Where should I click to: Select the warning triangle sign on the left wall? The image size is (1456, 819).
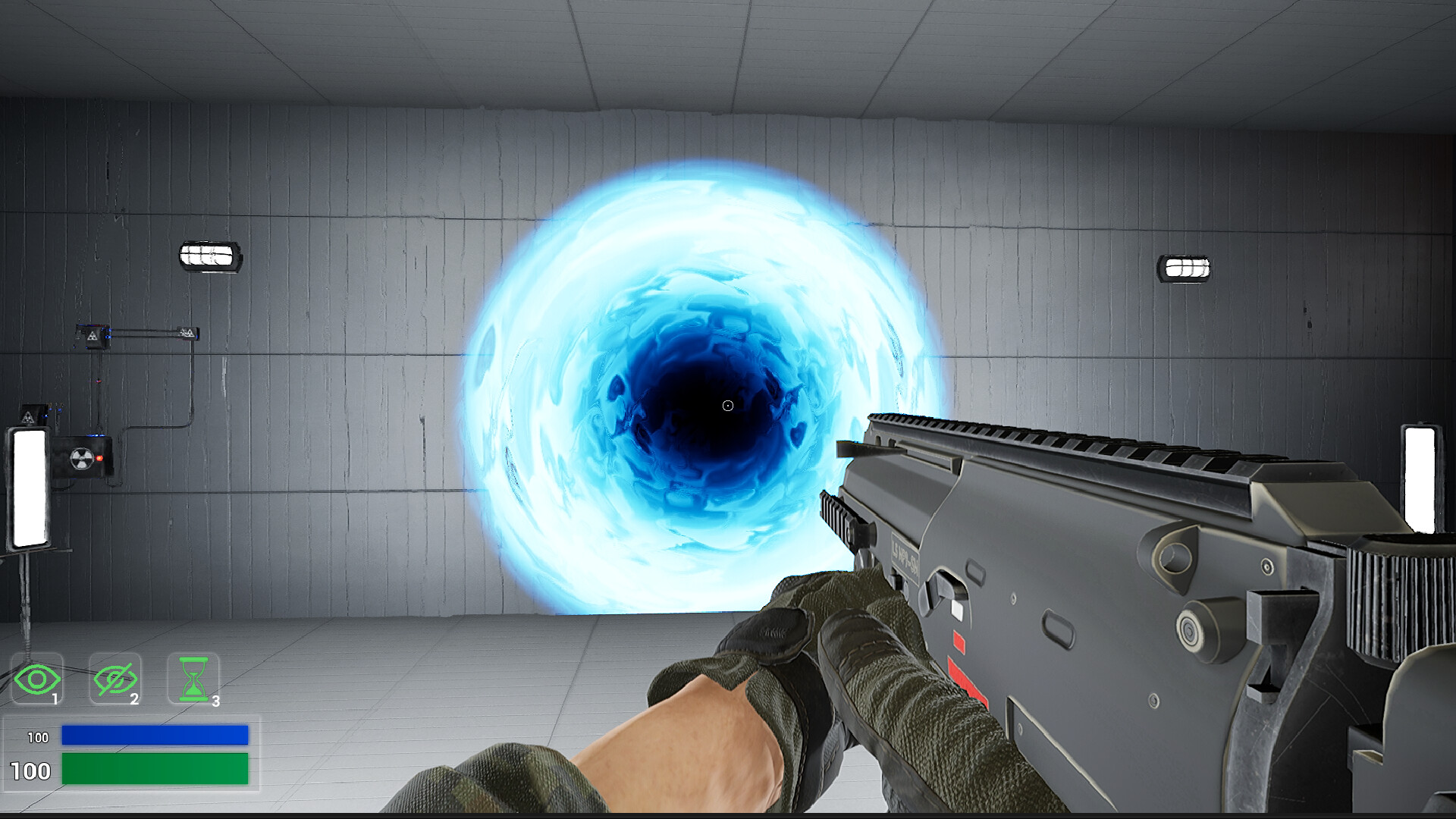coord(28,417)
